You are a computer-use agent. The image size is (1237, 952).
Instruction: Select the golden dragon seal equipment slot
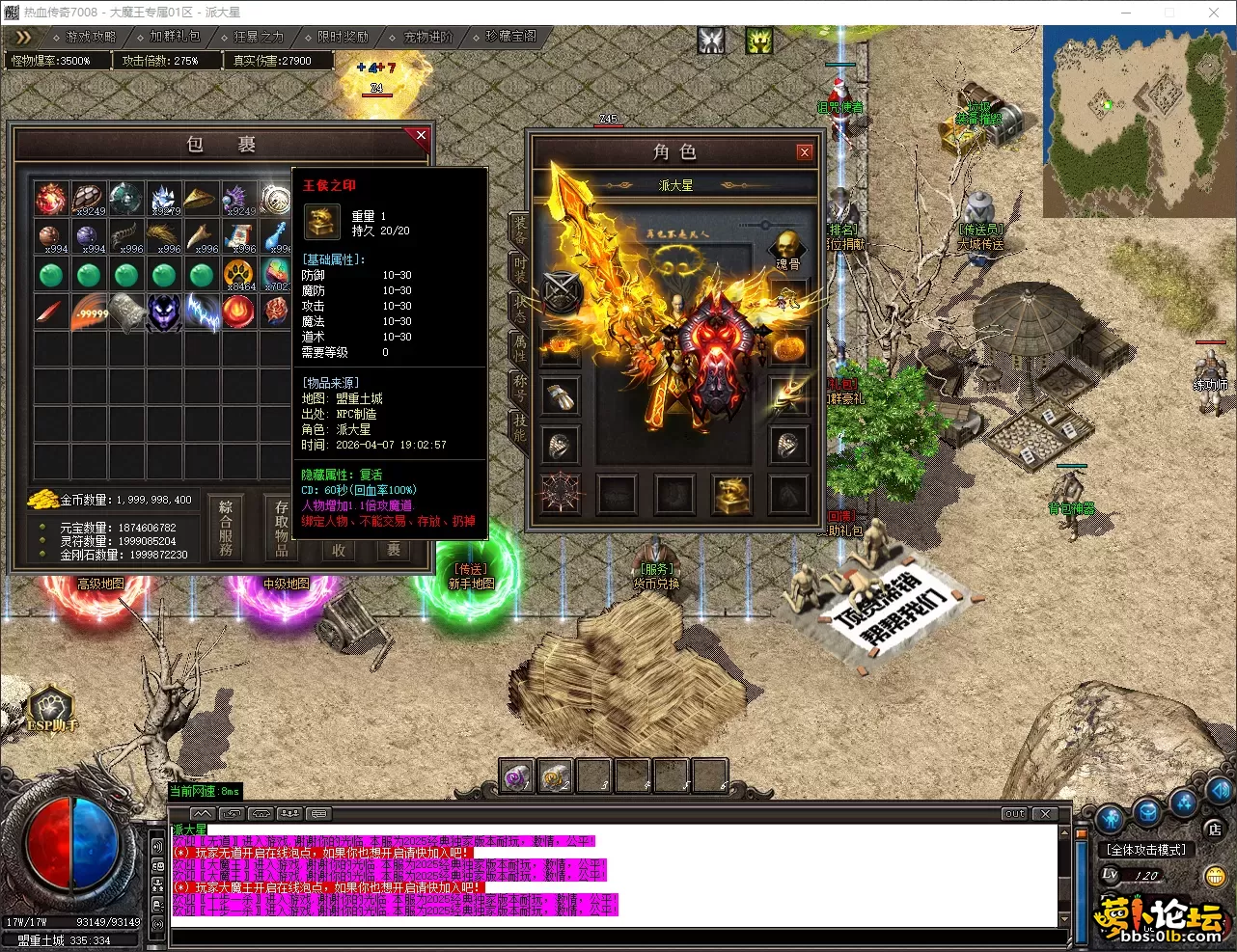tap(732, 494)
